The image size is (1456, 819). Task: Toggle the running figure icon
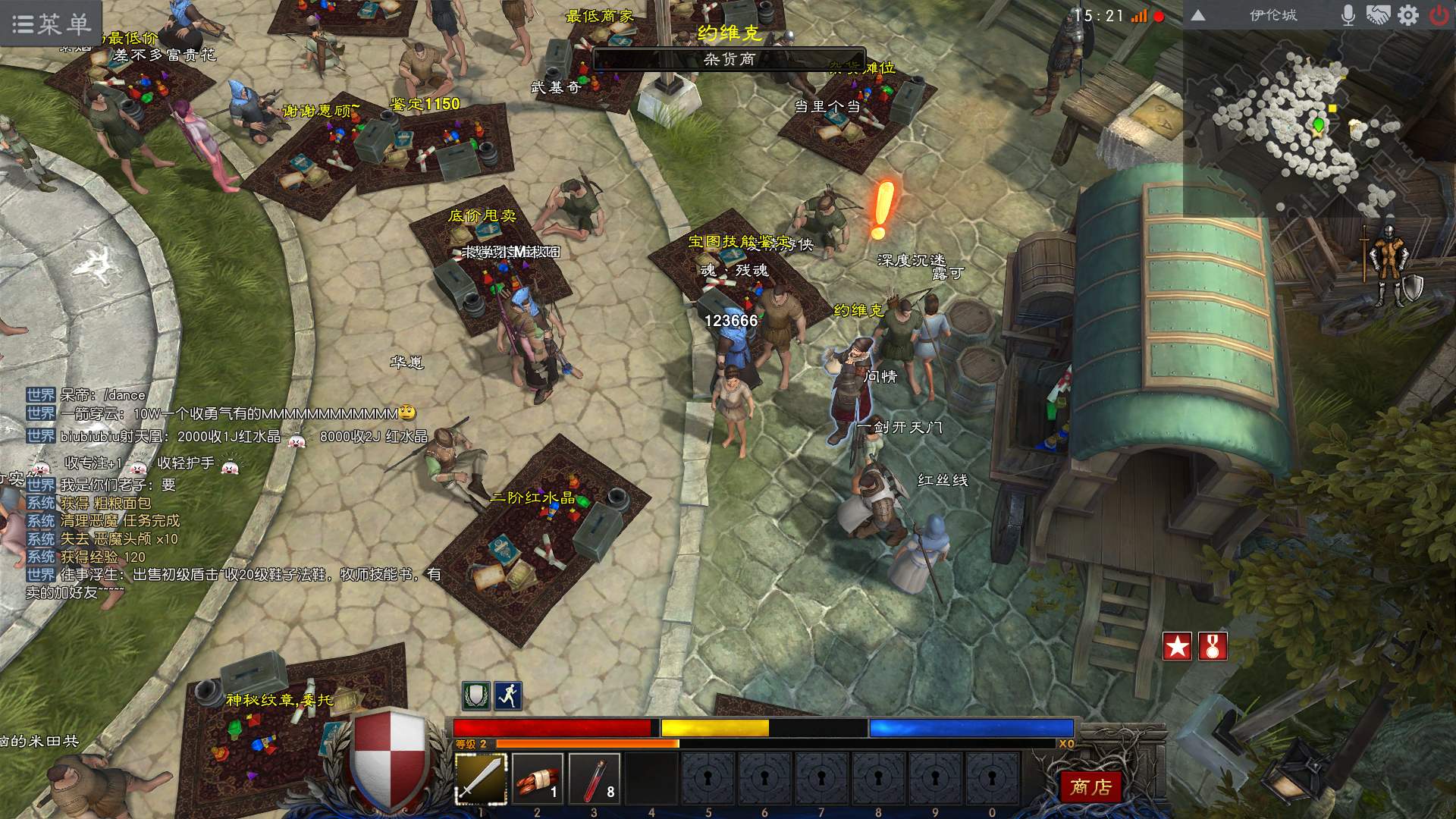click(x=508, y=695)
